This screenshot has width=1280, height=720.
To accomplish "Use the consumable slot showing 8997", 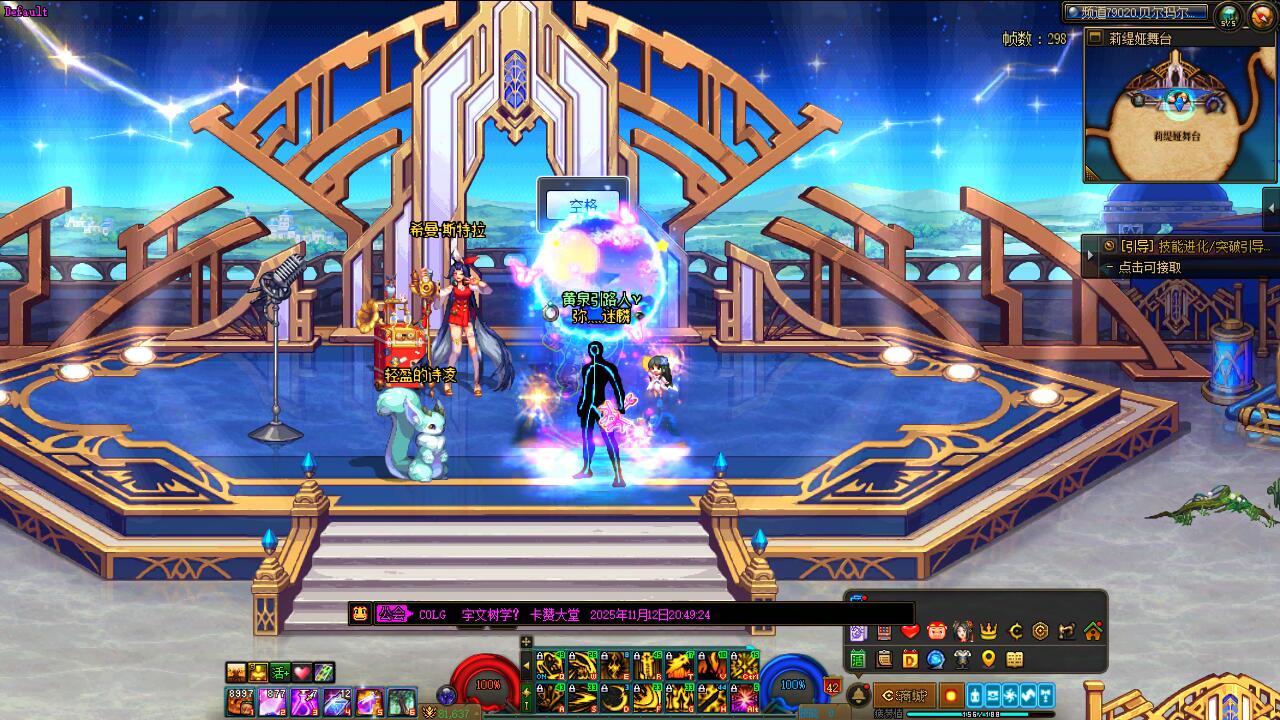I will tap(240, 701).
